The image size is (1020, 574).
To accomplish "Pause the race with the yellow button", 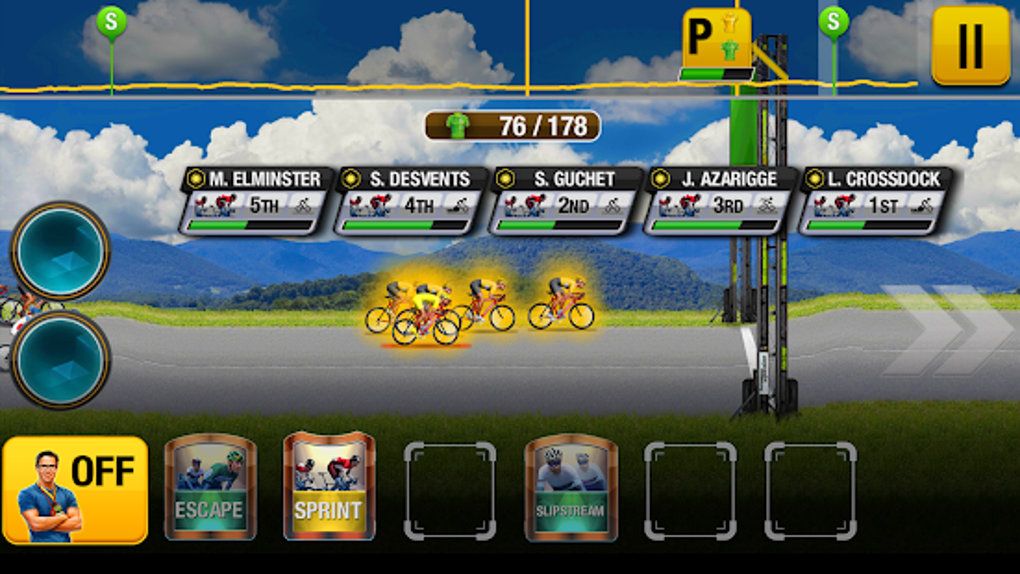I will point(970,45).
